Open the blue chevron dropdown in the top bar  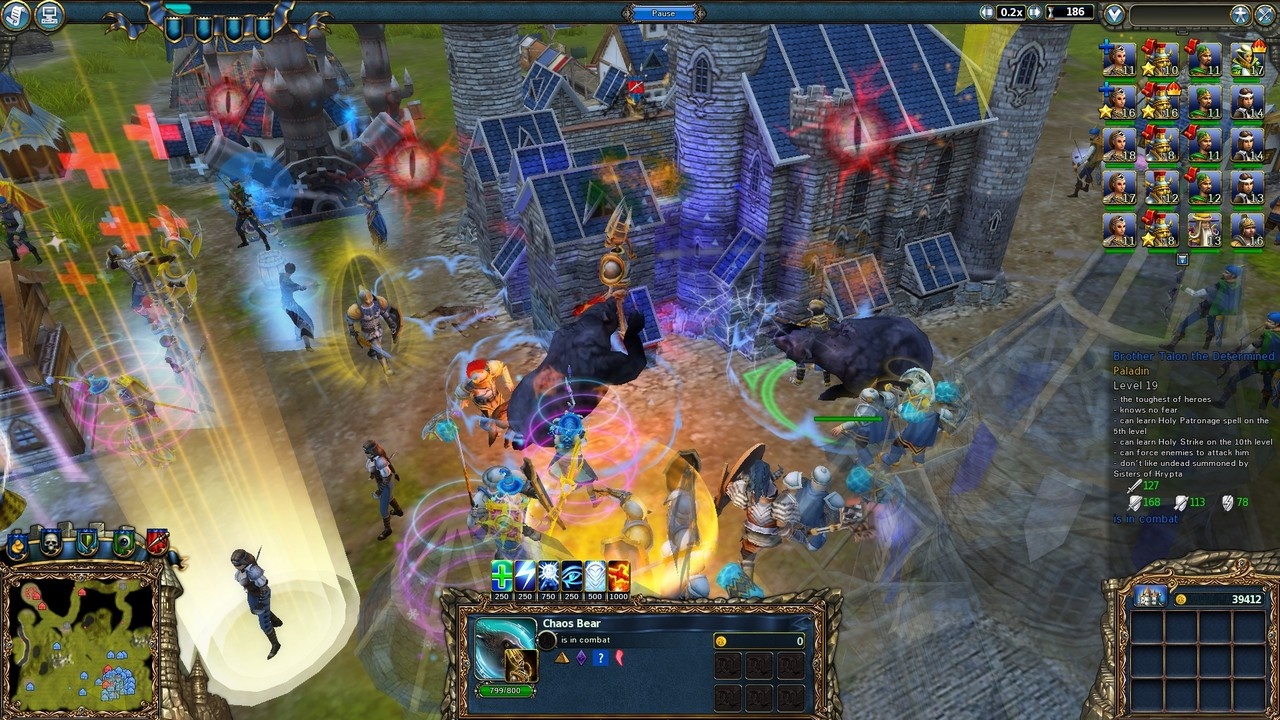[1114, 13]
